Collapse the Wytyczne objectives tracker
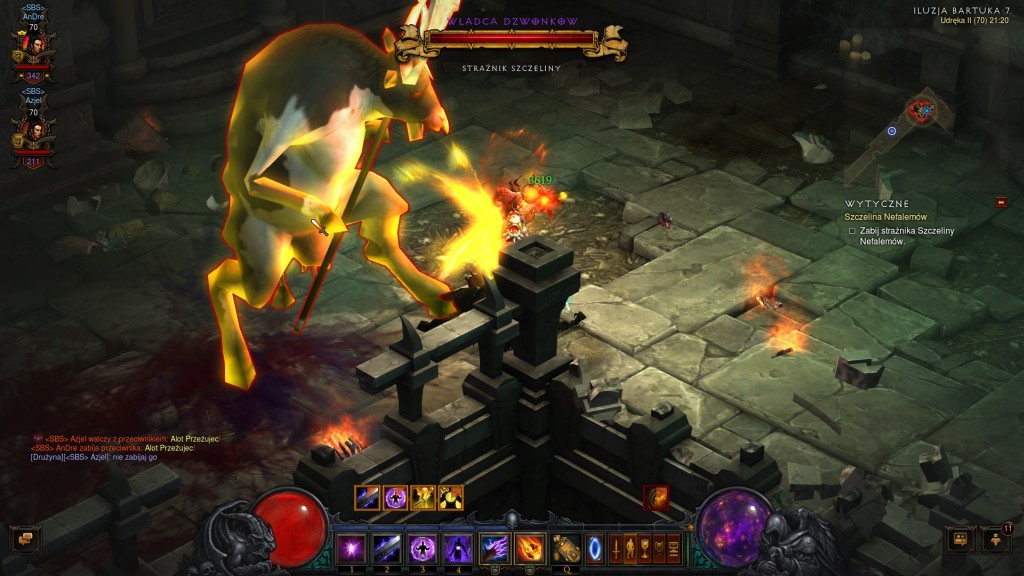 (1001, 203)
